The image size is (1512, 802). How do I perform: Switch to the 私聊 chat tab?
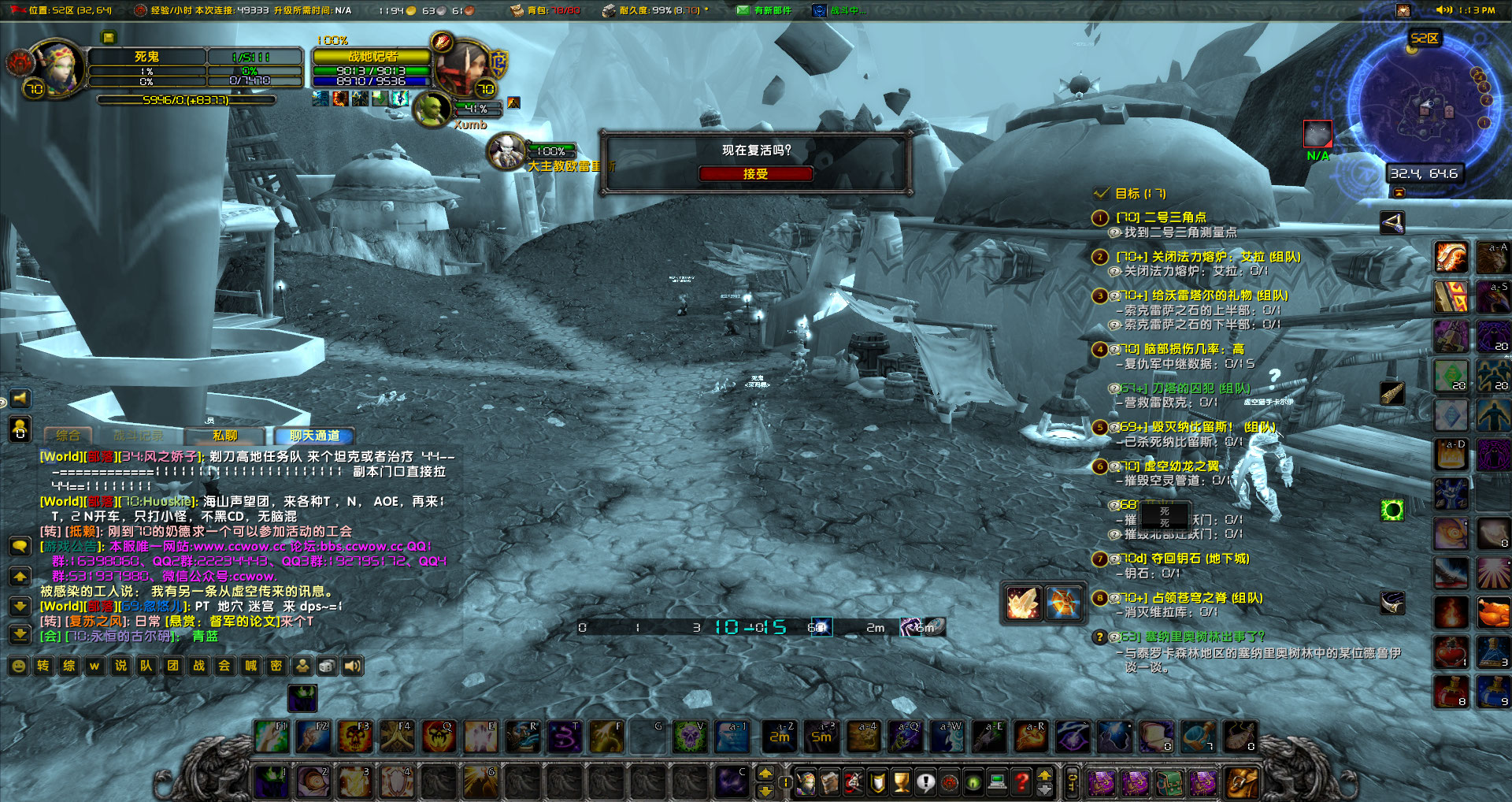pos(226,436)
